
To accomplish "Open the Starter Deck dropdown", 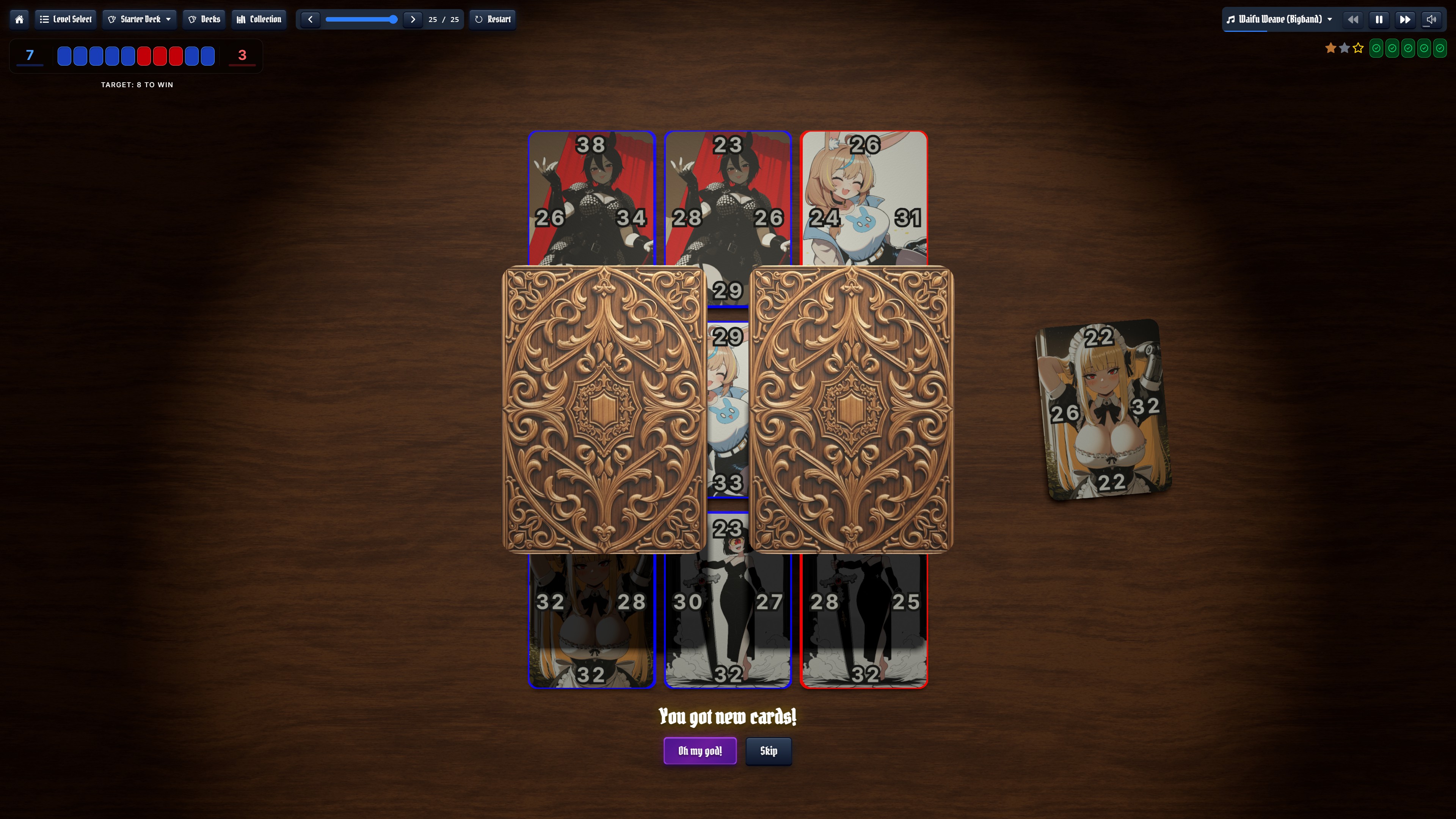I will [139, 19].
